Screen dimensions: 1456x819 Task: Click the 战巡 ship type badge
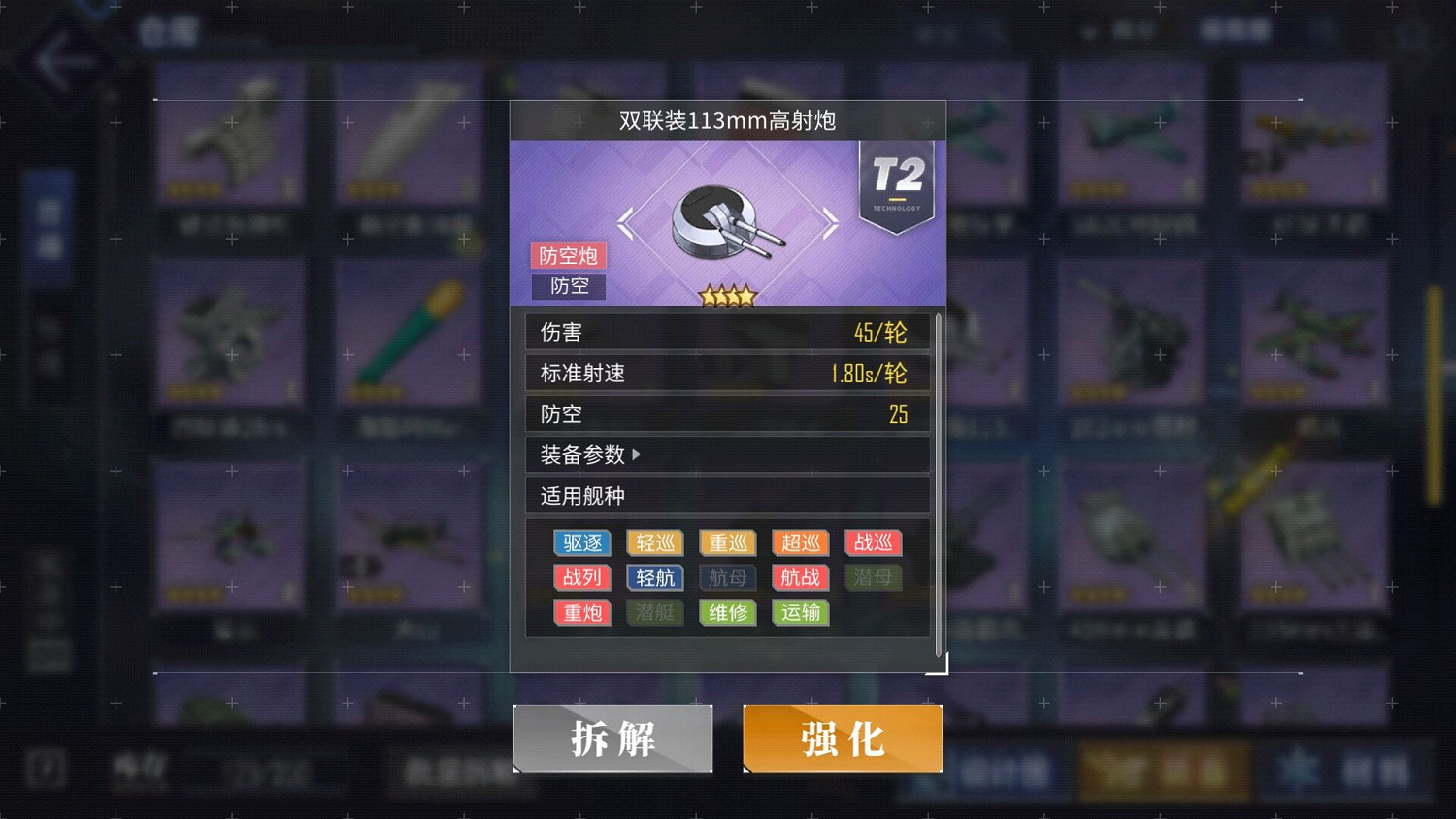[872, 542]
